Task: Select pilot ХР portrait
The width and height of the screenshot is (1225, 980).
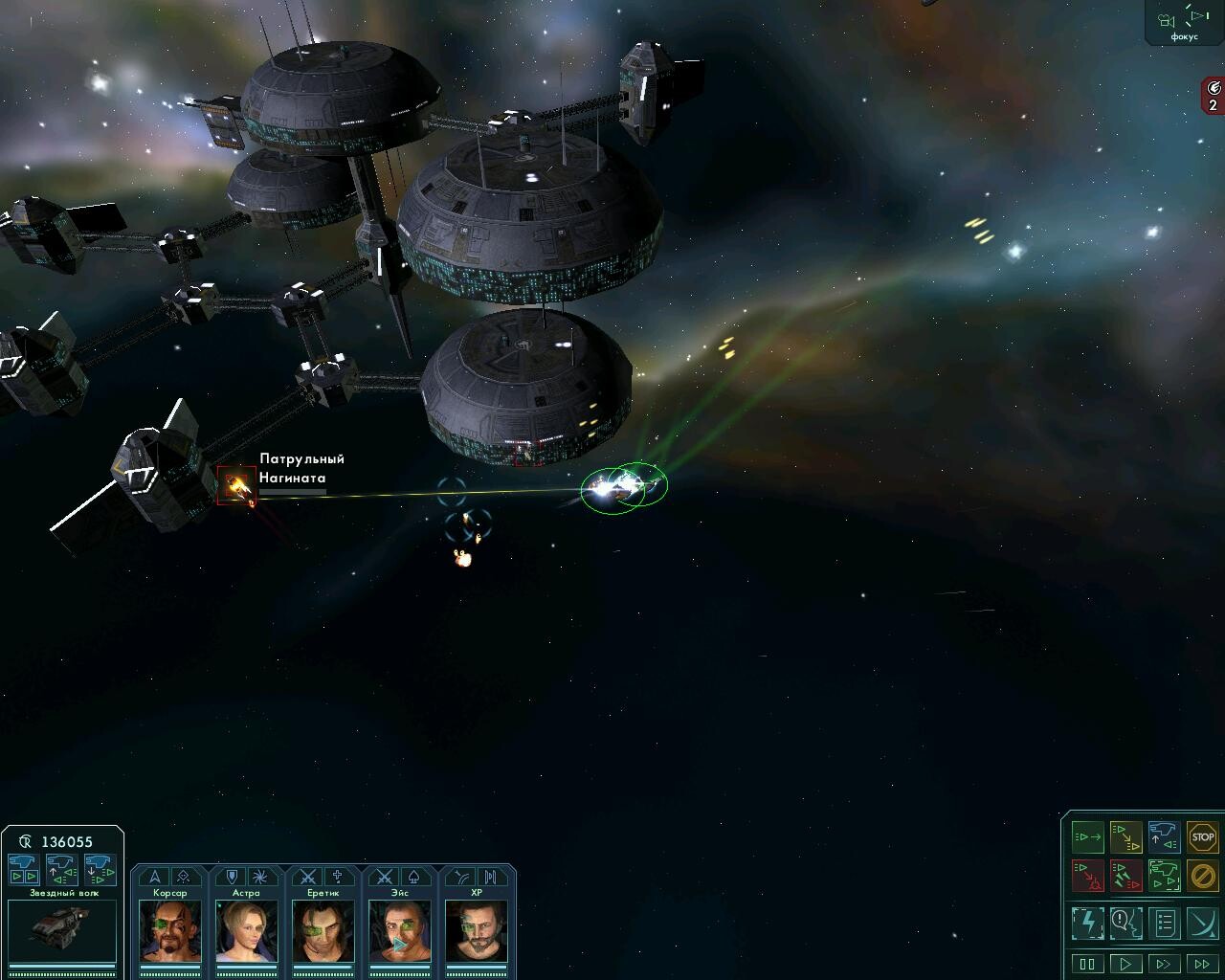Action: [476, 929]
